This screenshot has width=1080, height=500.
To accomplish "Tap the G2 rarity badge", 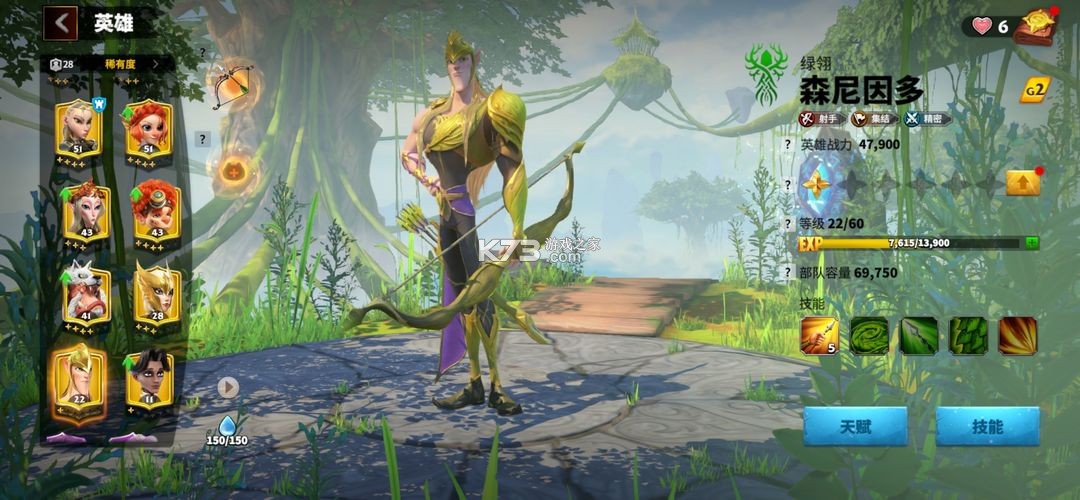I will click(1034, 89).
